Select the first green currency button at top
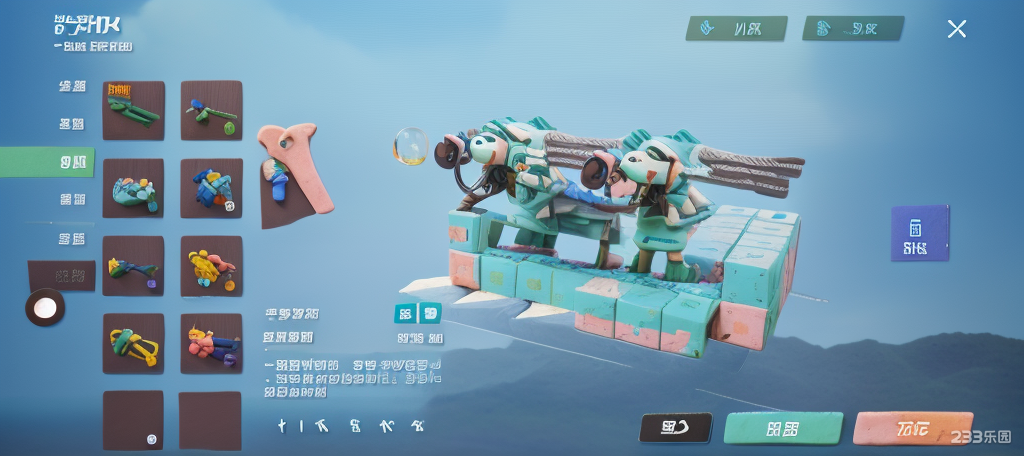The width and height of the screenshot is (1024, 456). pyautogui.click(x=736, y=28)
